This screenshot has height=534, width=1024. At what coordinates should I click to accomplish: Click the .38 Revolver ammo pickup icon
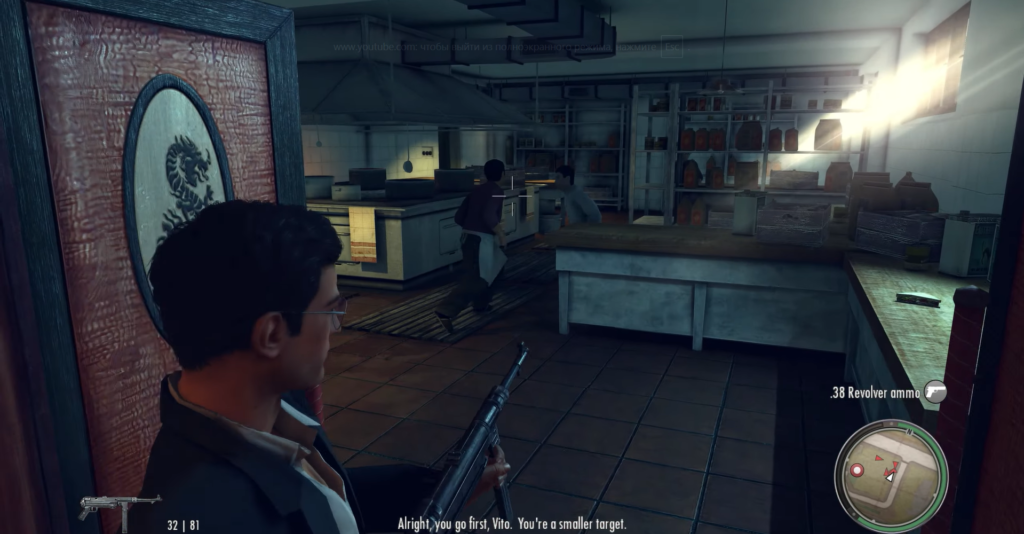pyautogui.click(x=934, y=393)
